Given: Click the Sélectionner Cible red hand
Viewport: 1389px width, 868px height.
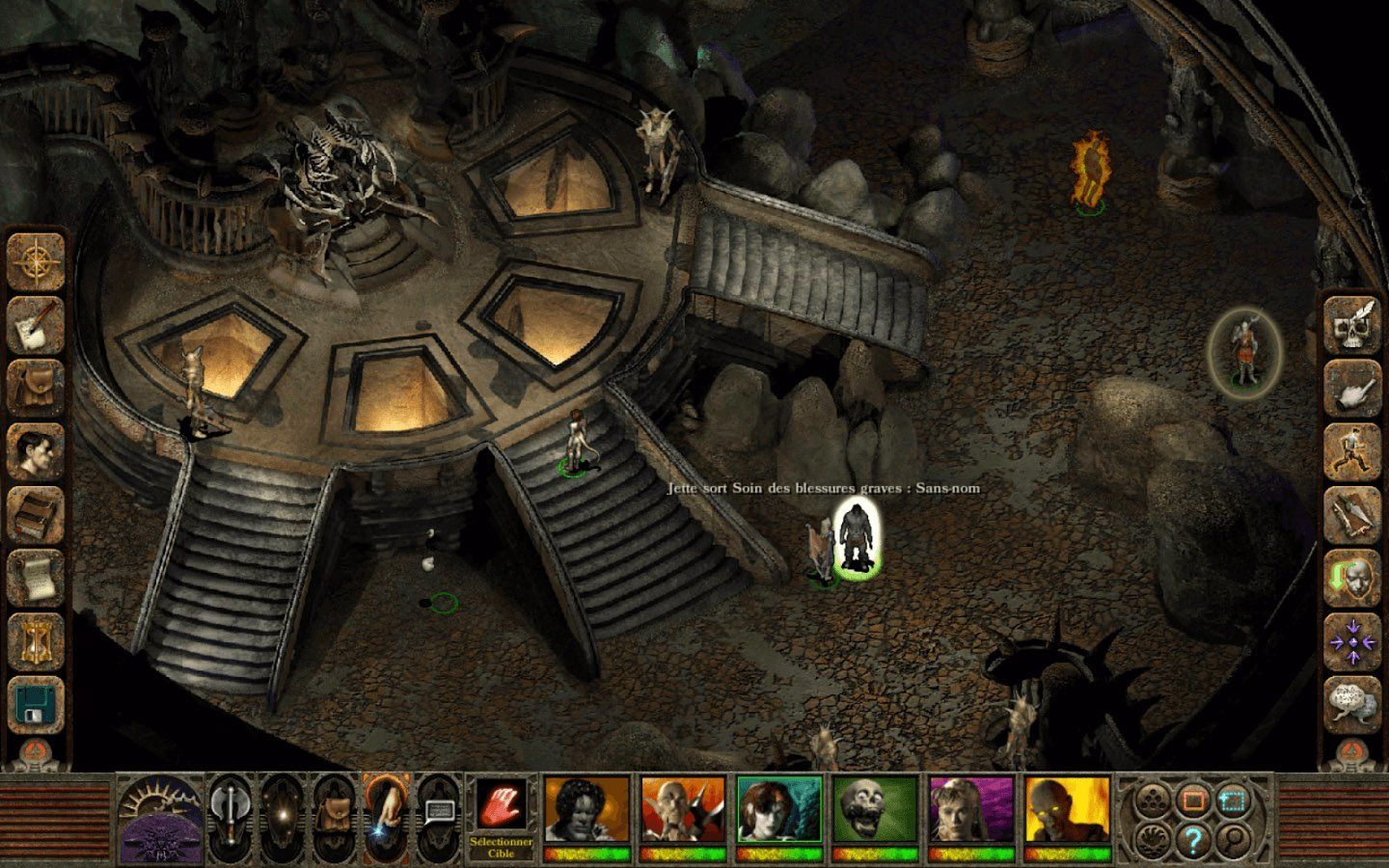Looking at the screenshot, I should (x=502, y=805).
